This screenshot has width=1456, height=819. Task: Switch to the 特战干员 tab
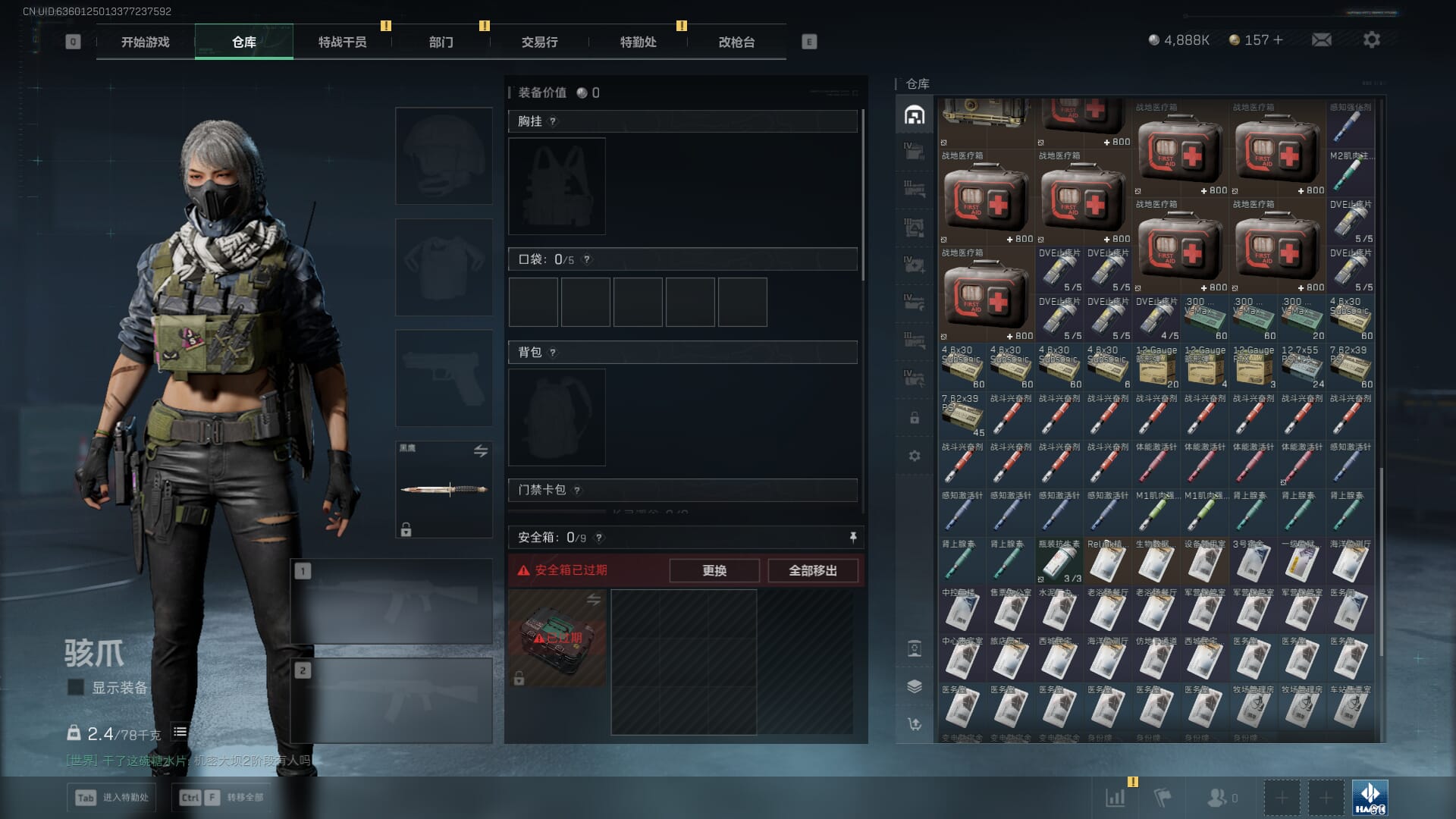tap(342, 42)
